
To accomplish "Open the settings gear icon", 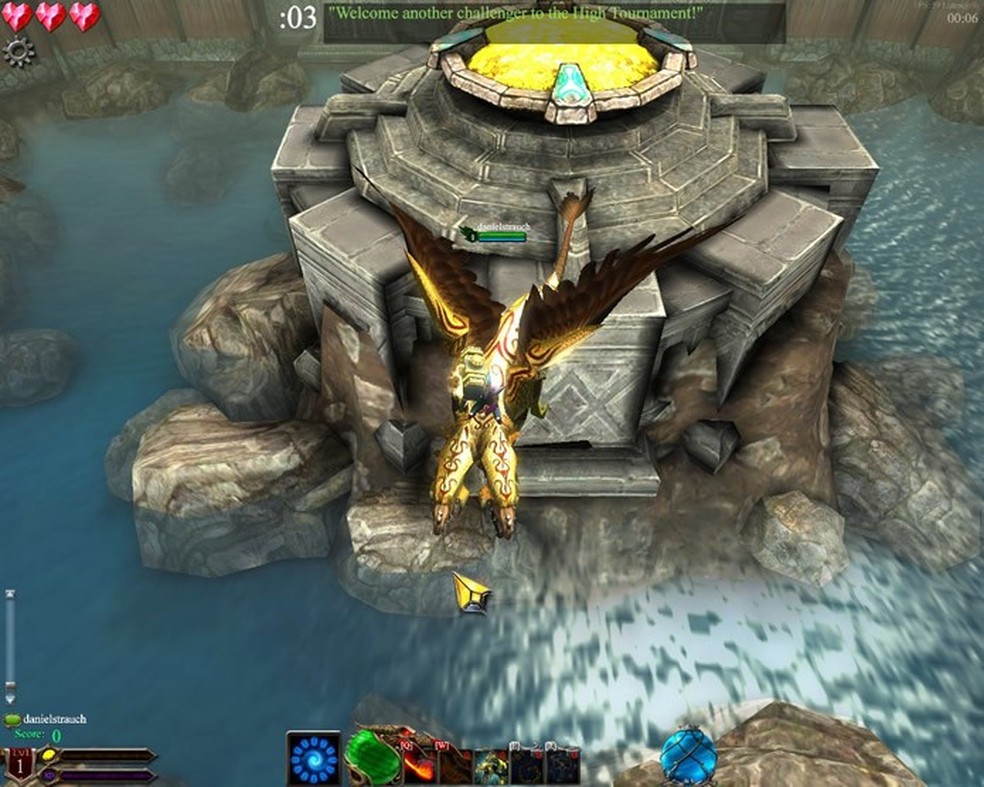I will click(19, 51).
